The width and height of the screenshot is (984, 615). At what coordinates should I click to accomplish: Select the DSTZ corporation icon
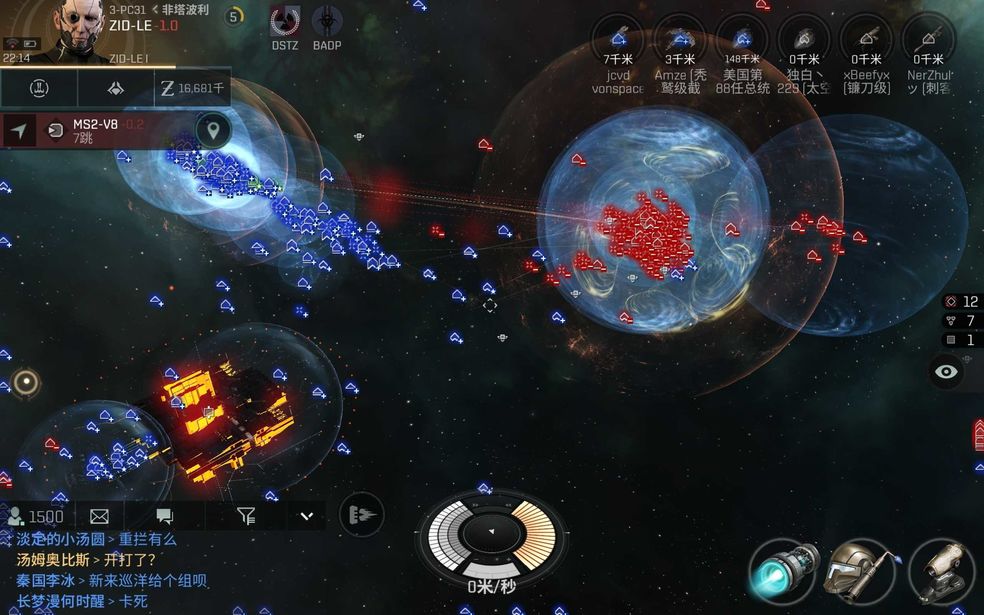click(285, 22)
